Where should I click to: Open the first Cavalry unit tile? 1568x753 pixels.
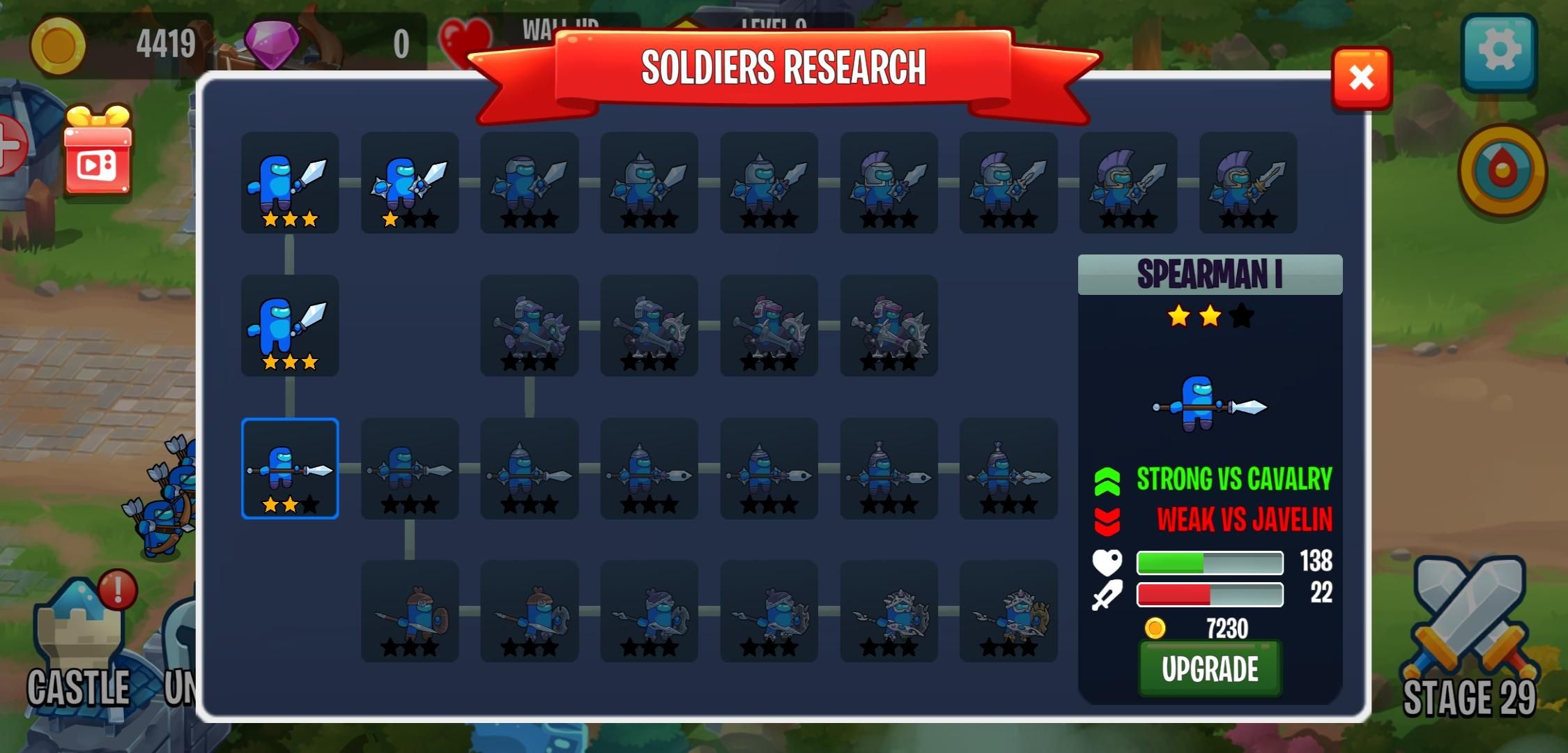(x=529, y=328)
